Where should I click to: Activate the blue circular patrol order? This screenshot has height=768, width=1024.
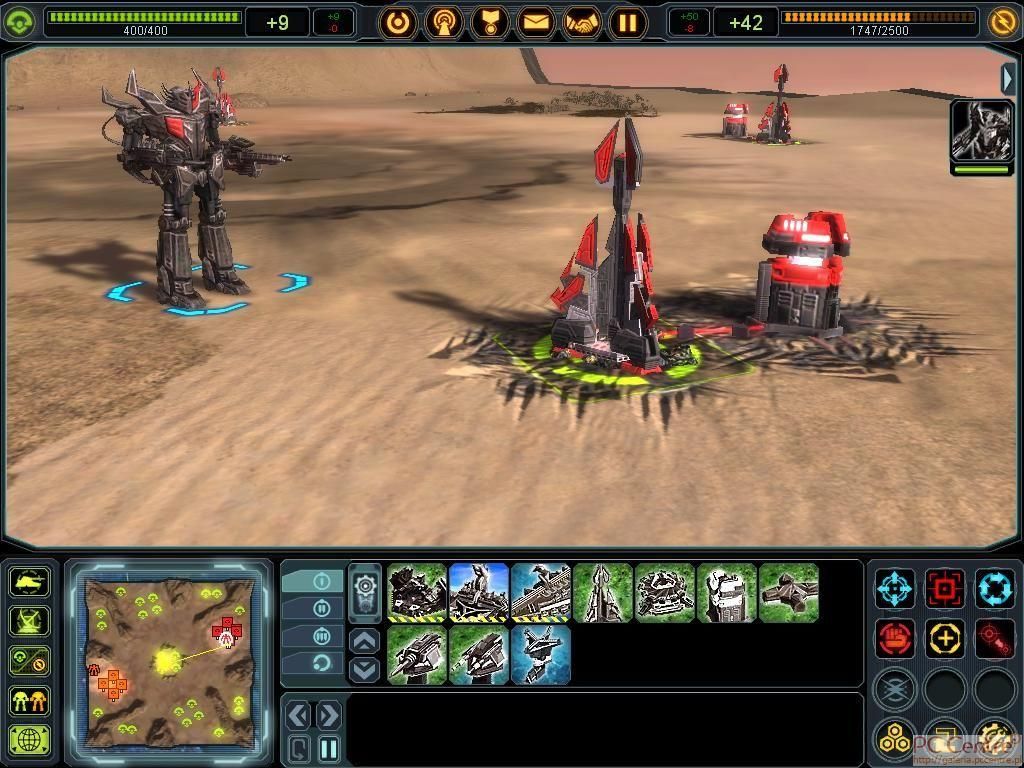[995, 588]
